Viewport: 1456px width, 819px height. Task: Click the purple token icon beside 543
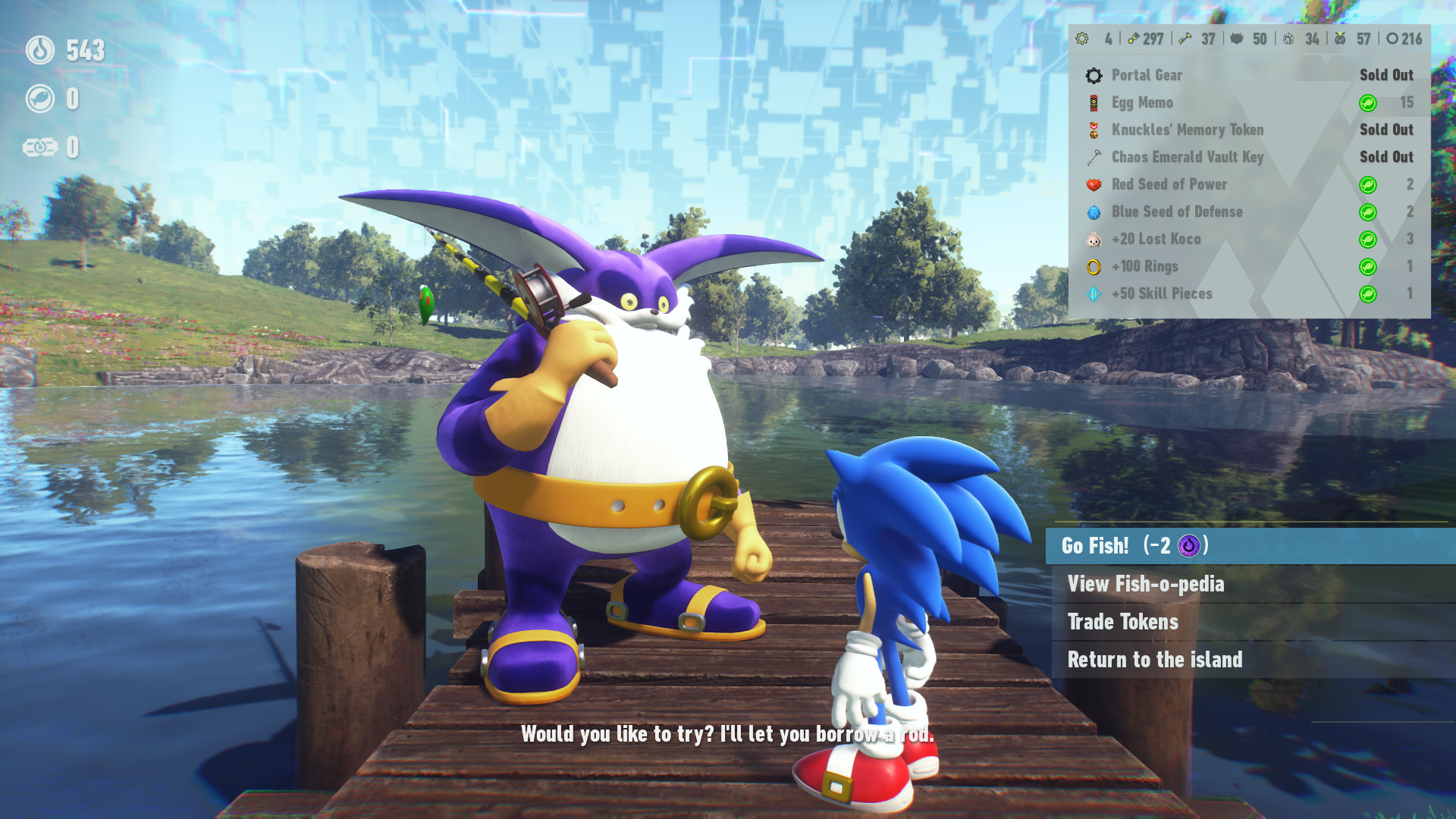click(x=42, y=52)
